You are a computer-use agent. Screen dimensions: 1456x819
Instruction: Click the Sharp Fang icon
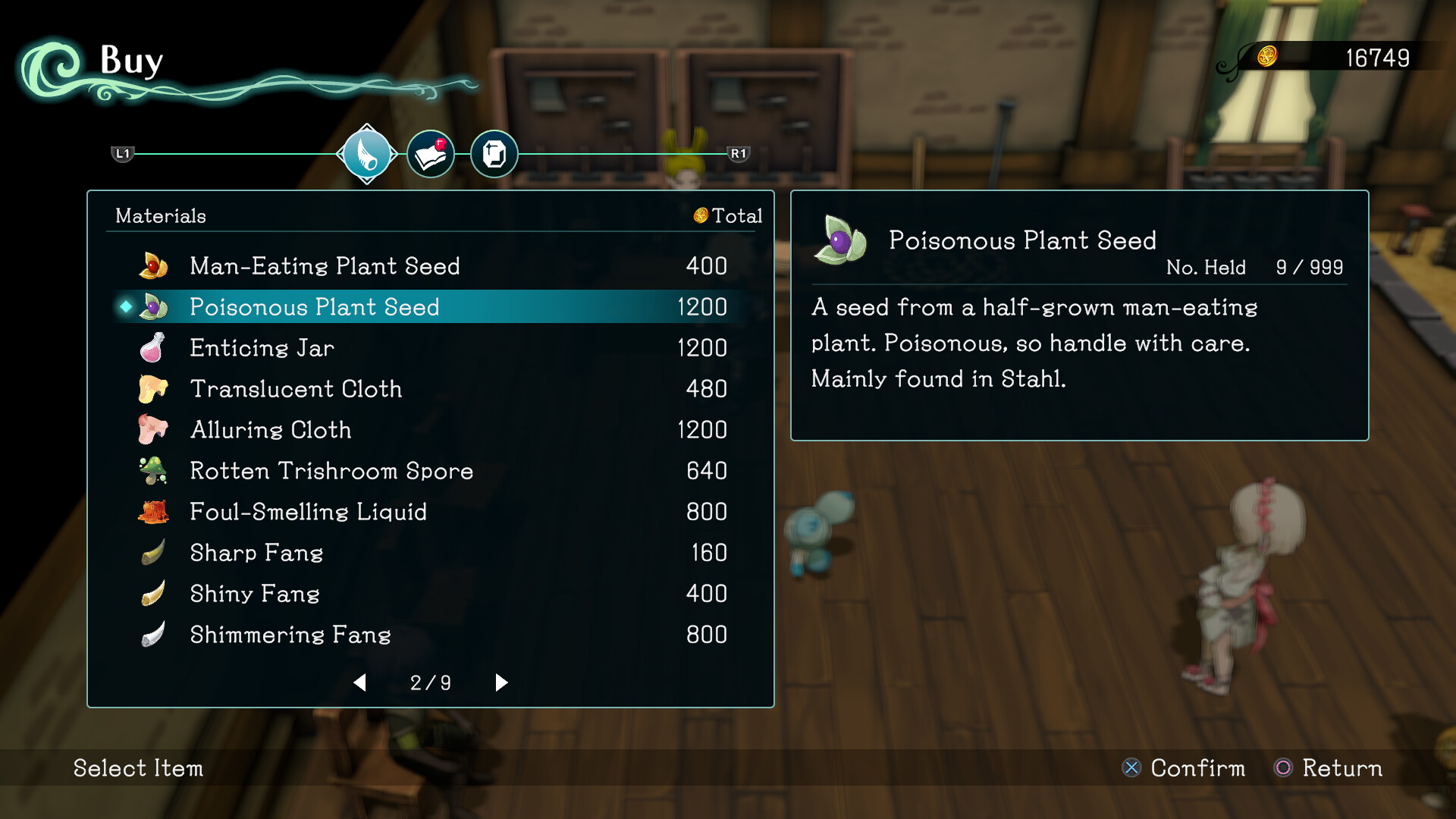(153, 553)
